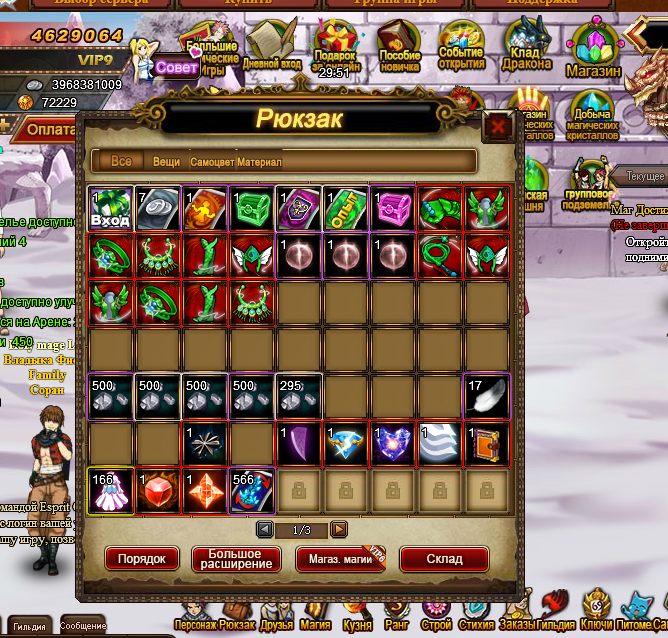Image resolution: width=668 pixels, height=638 pixels.
Task: Pick the silver ore stack of 295
Action: (x=298, y=396)
